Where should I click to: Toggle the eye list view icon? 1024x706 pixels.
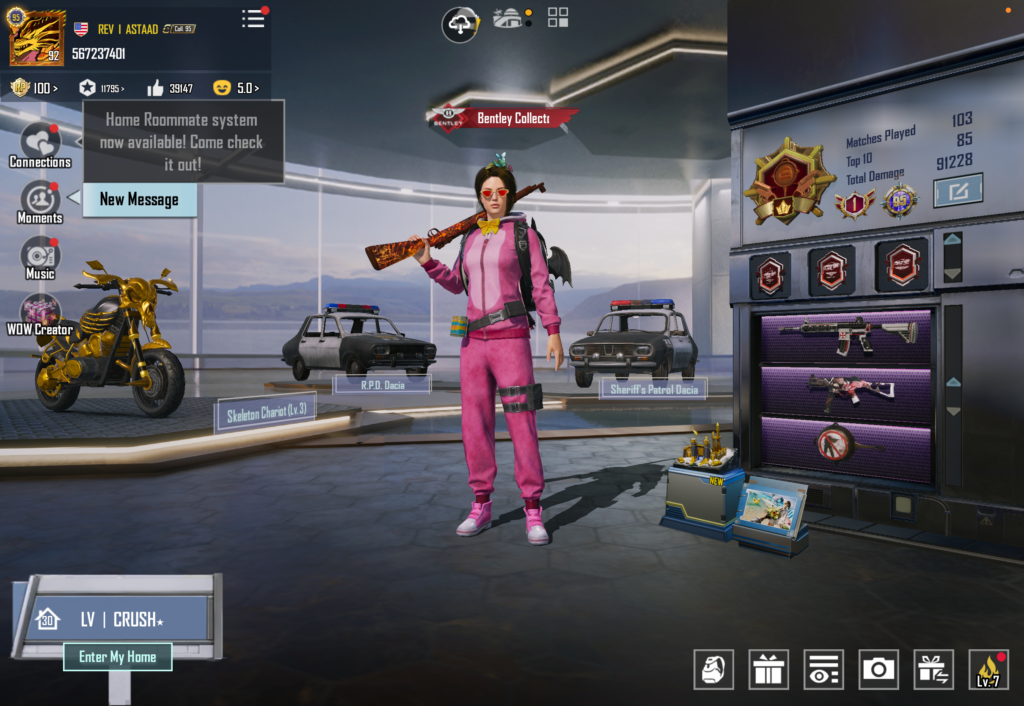823,669
